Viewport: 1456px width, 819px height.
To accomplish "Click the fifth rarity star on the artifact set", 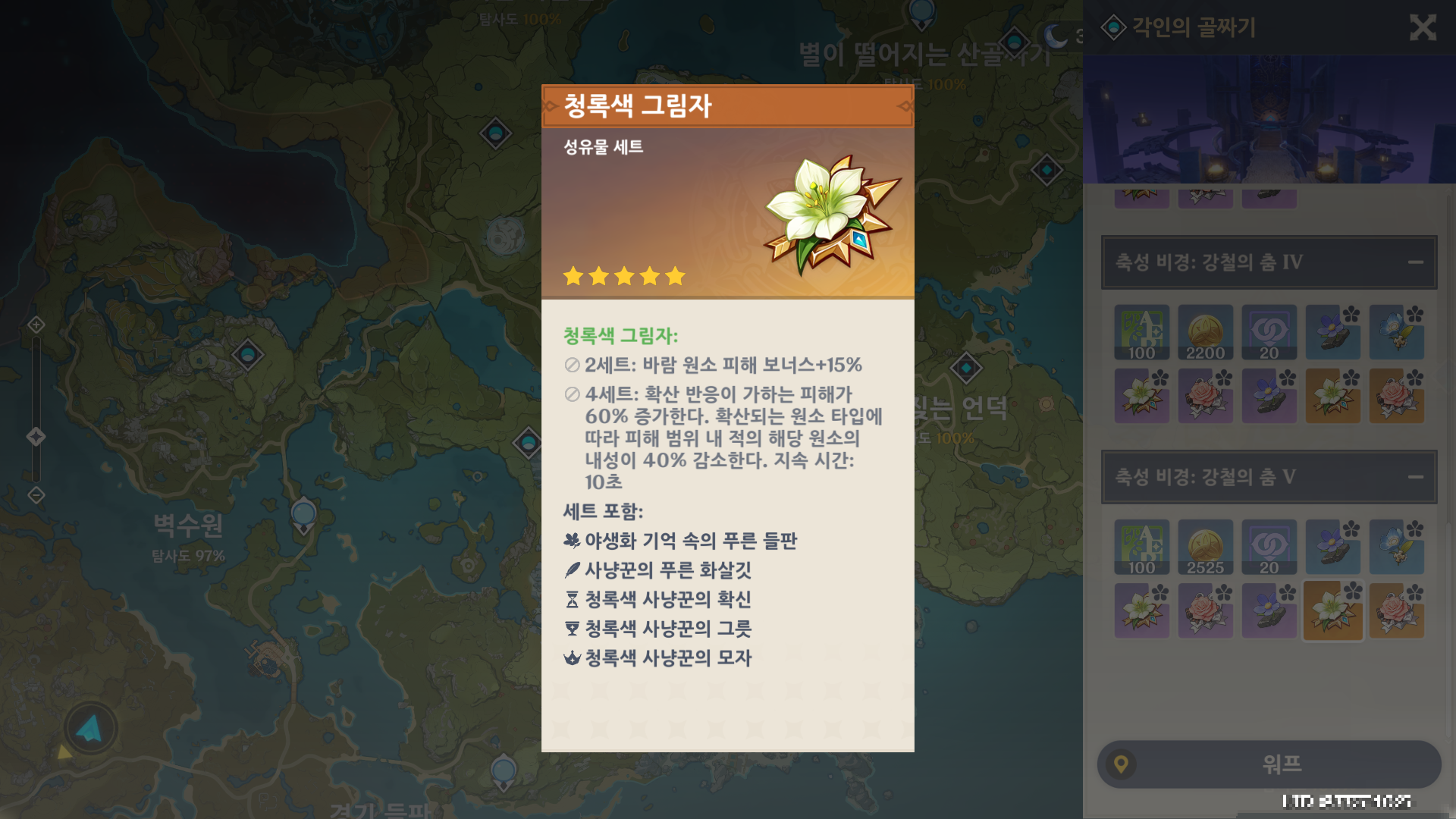I will pyautogui.click(x=674, y=276).
